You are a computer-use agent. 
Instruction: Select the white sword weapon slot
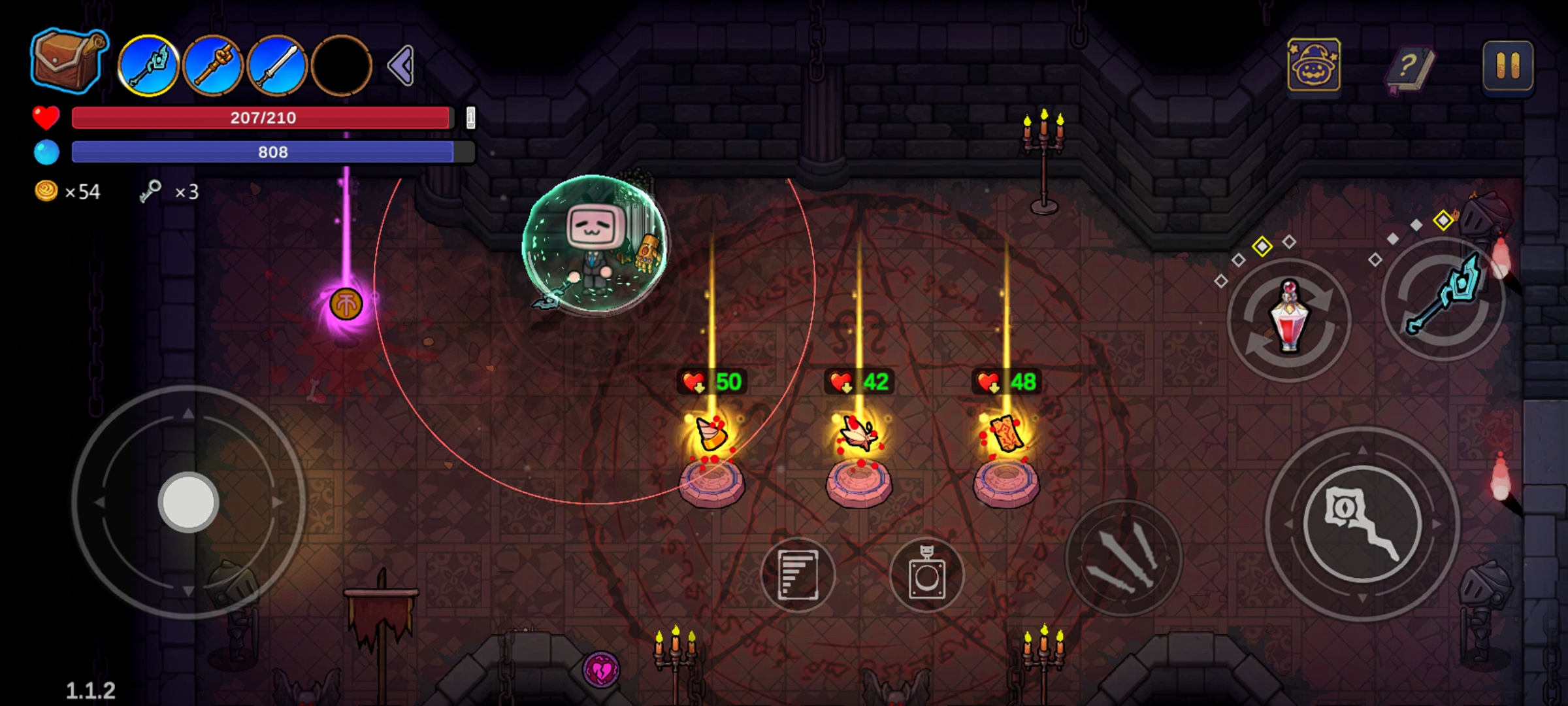277,66
